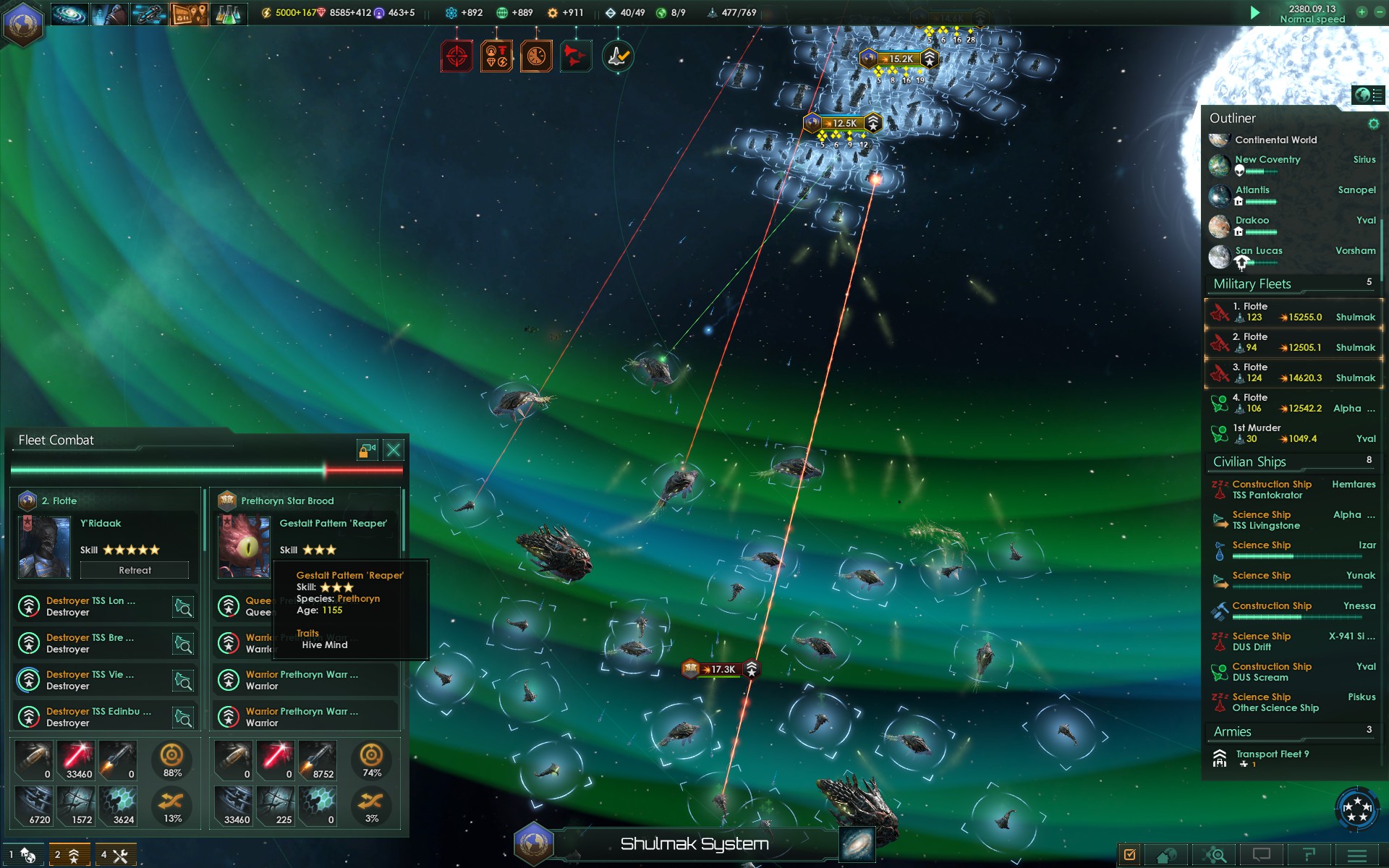Open New Coventry planet from outliner

(1267, 160)
